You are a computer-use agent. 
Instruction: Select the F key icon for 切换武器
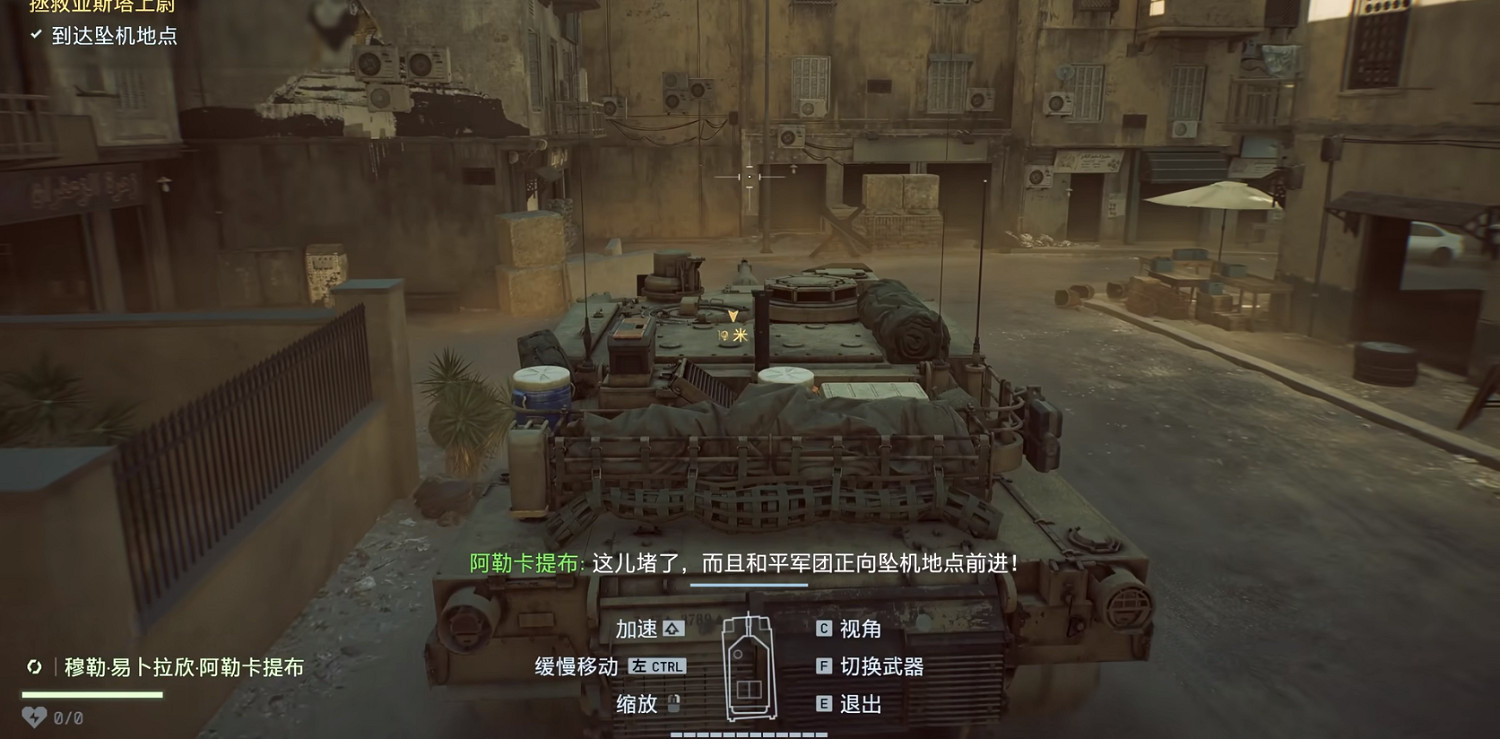click(824, 666)
